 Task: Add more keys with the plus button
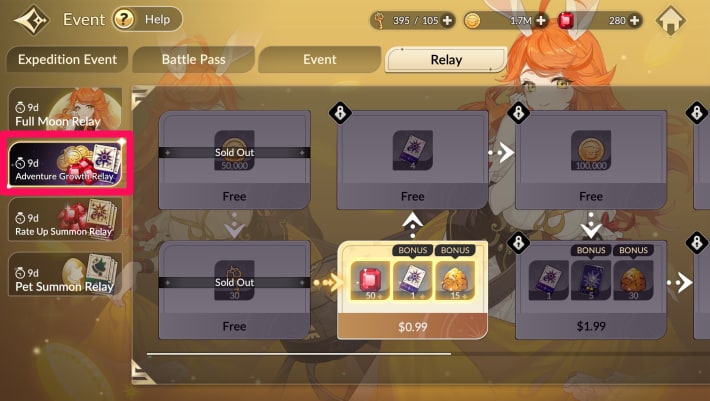447,20
